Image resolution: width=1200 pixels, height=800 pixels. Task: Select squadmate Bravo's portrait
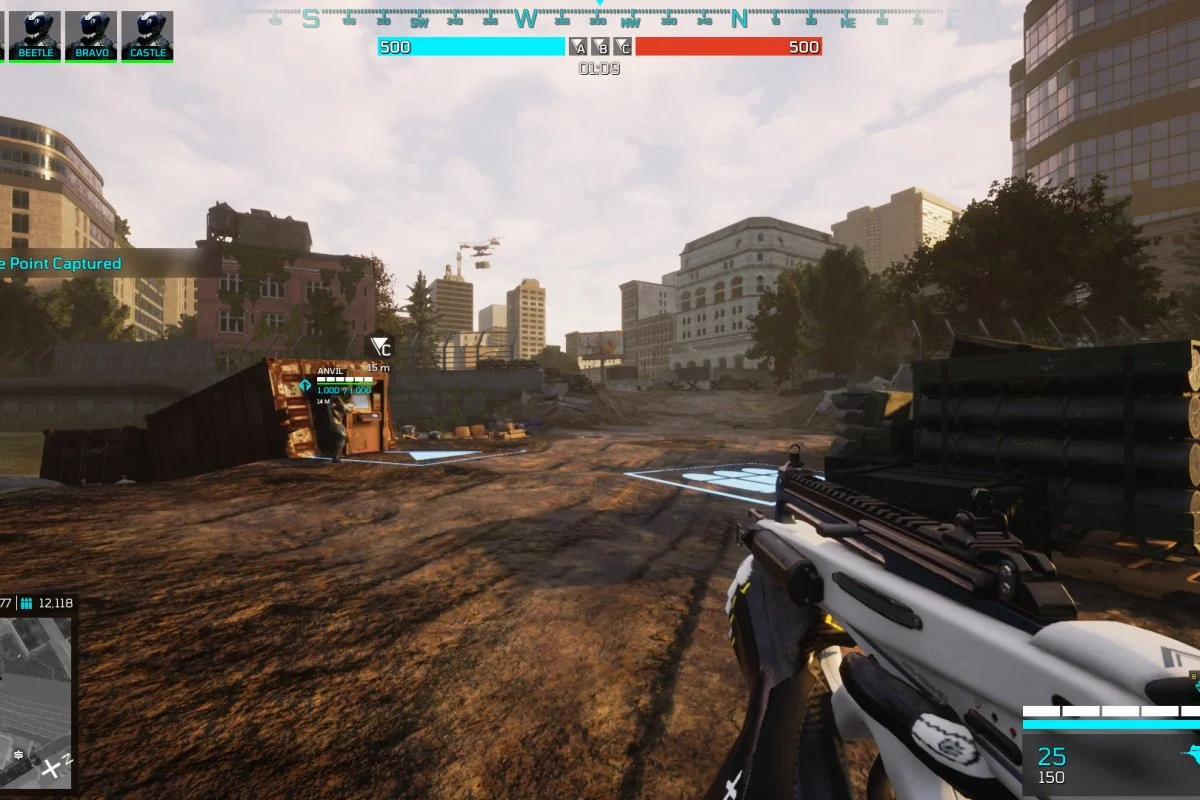pyautogui.click(x=92, y=35)
